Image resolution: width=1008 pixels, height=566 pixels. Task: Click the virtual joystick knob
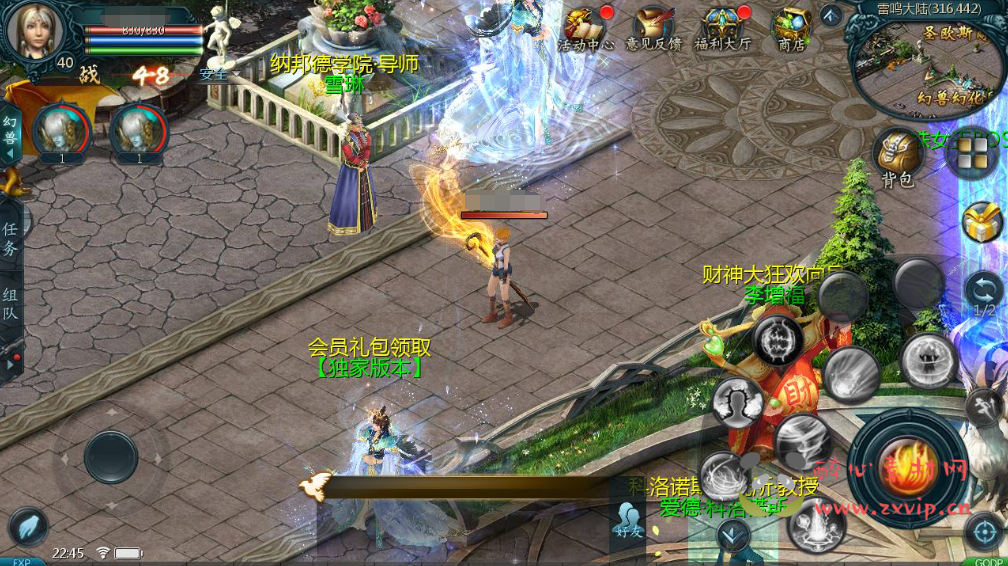pos(110,457)
